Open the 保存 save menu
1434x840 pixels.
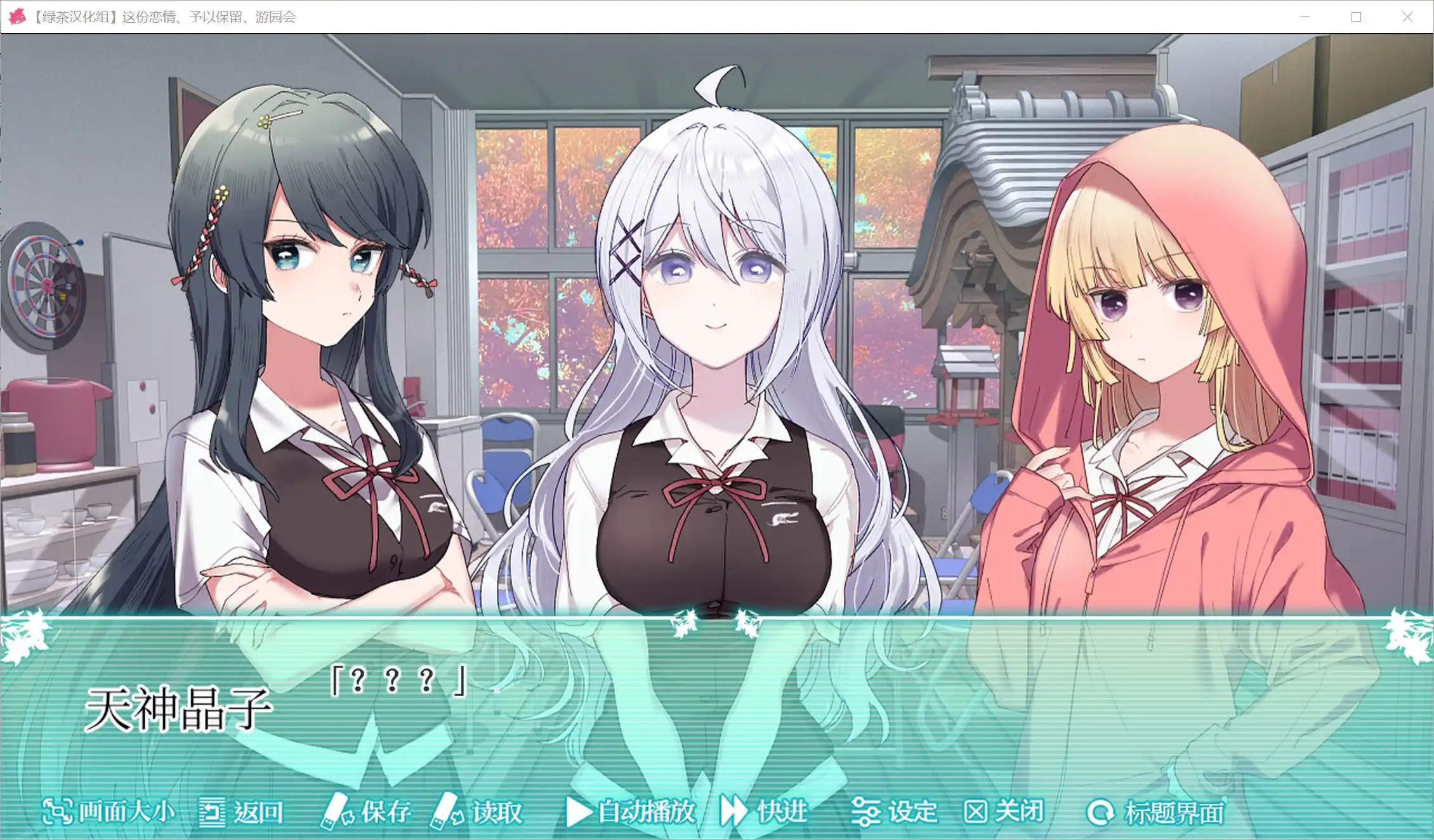pyautogui.click(x=367, y=811)
